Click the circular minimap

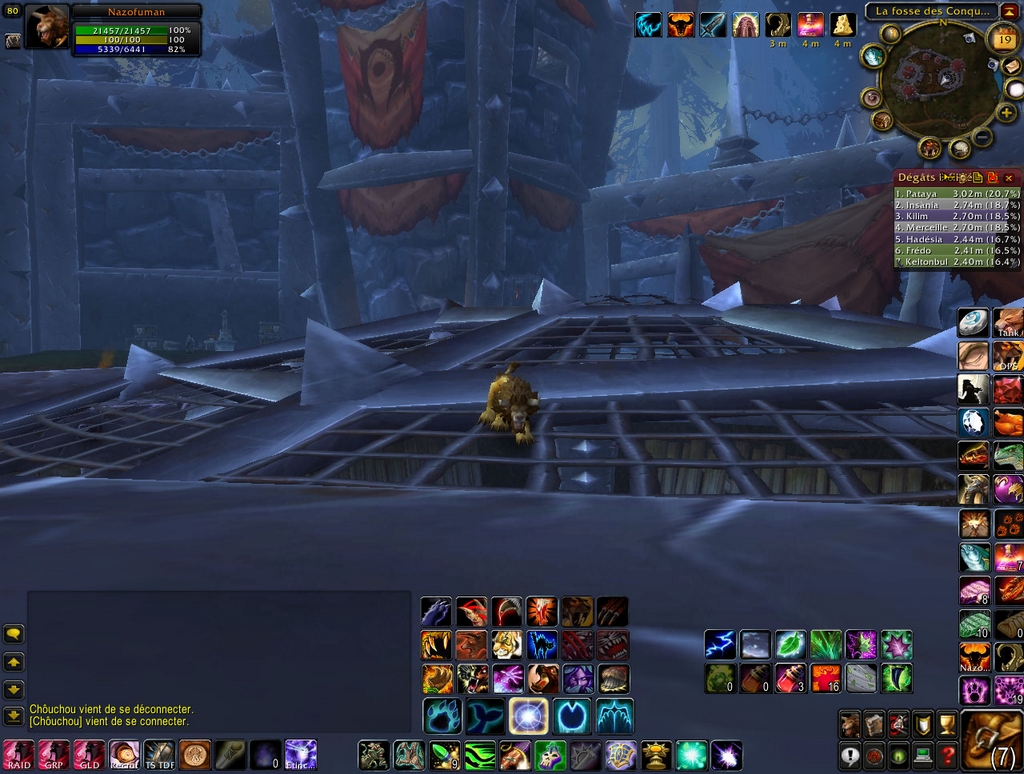(x=937, y=80)
